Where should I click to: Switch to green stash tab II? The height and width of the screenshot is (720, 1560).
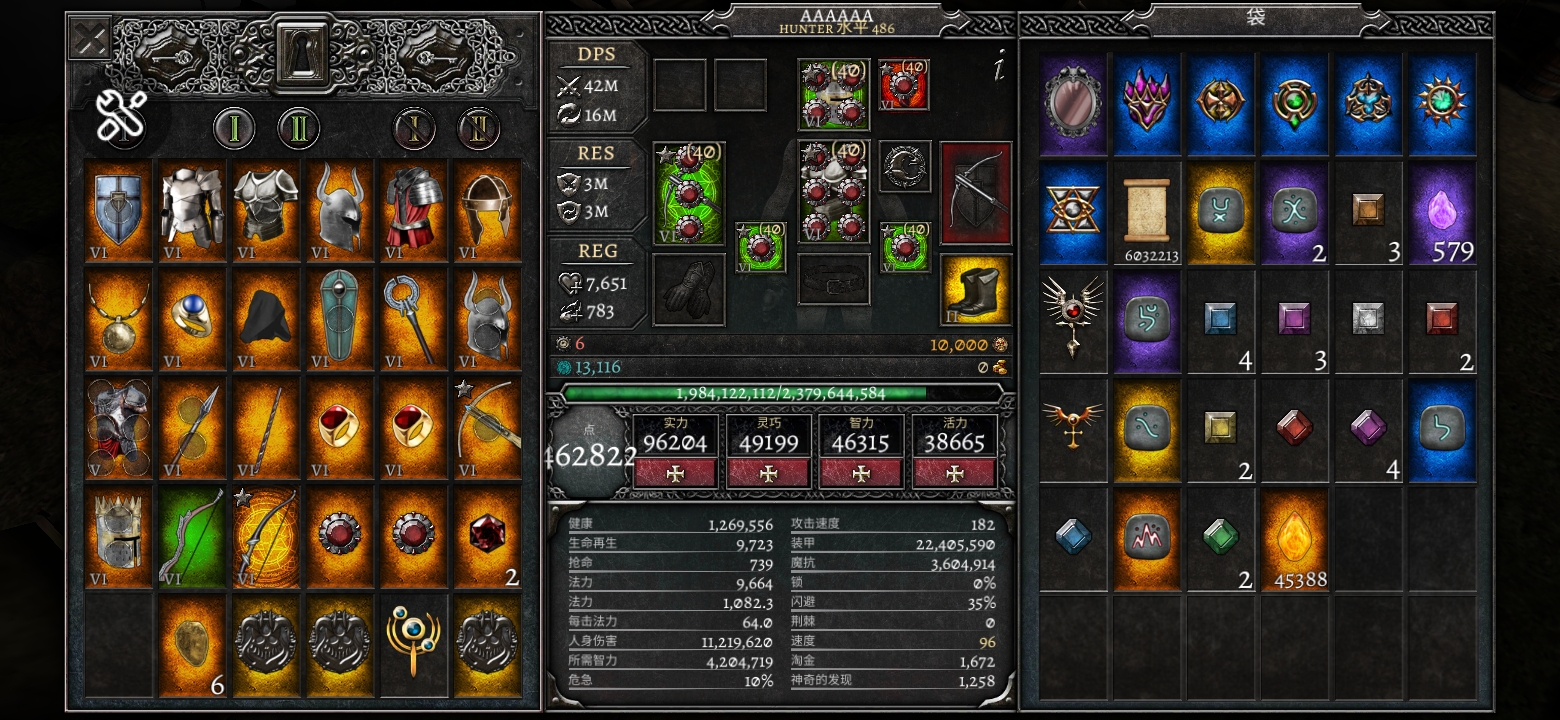pos(297,128)
